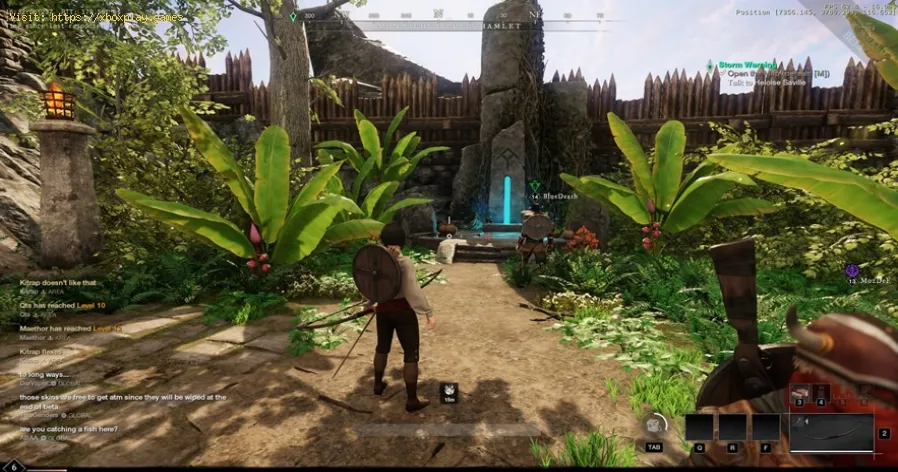Use the food item in quick slot 3
Viewport: 898px width, 472px height.
pos(800,394)
